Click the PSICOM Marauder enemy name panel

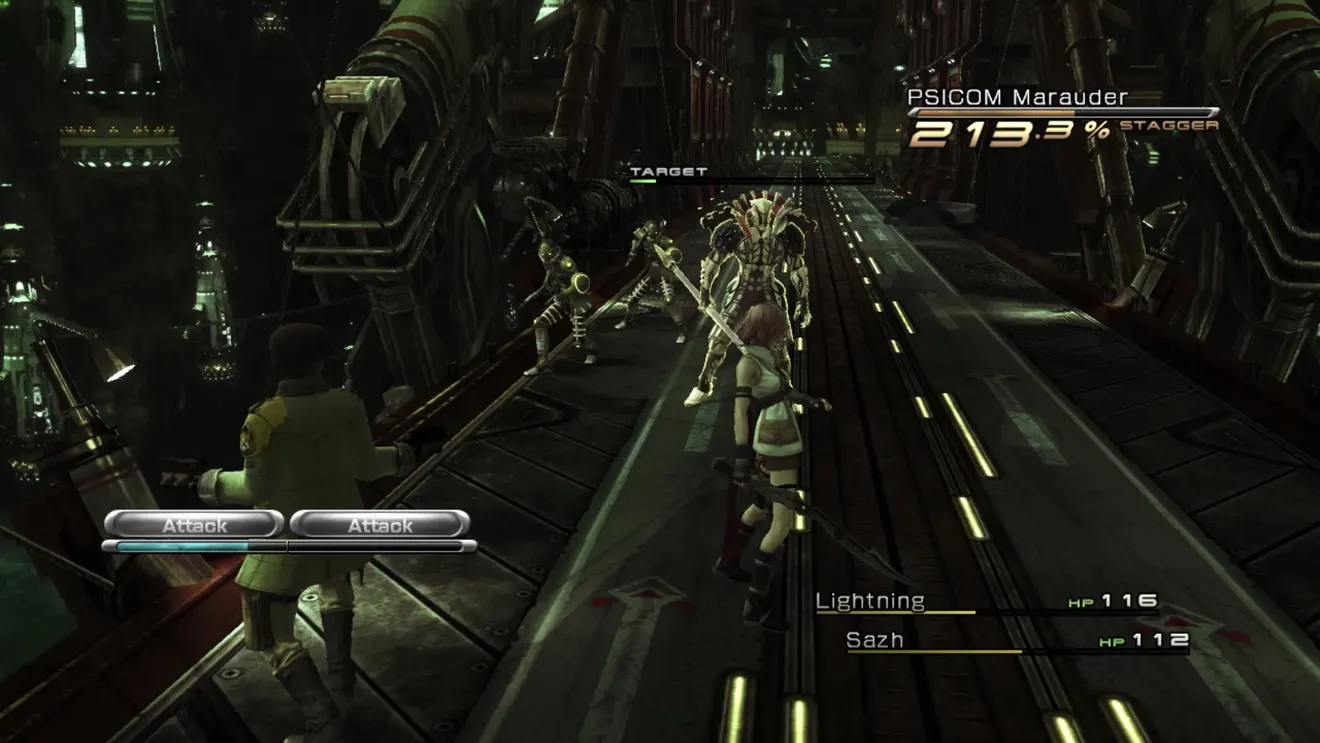1017,97
